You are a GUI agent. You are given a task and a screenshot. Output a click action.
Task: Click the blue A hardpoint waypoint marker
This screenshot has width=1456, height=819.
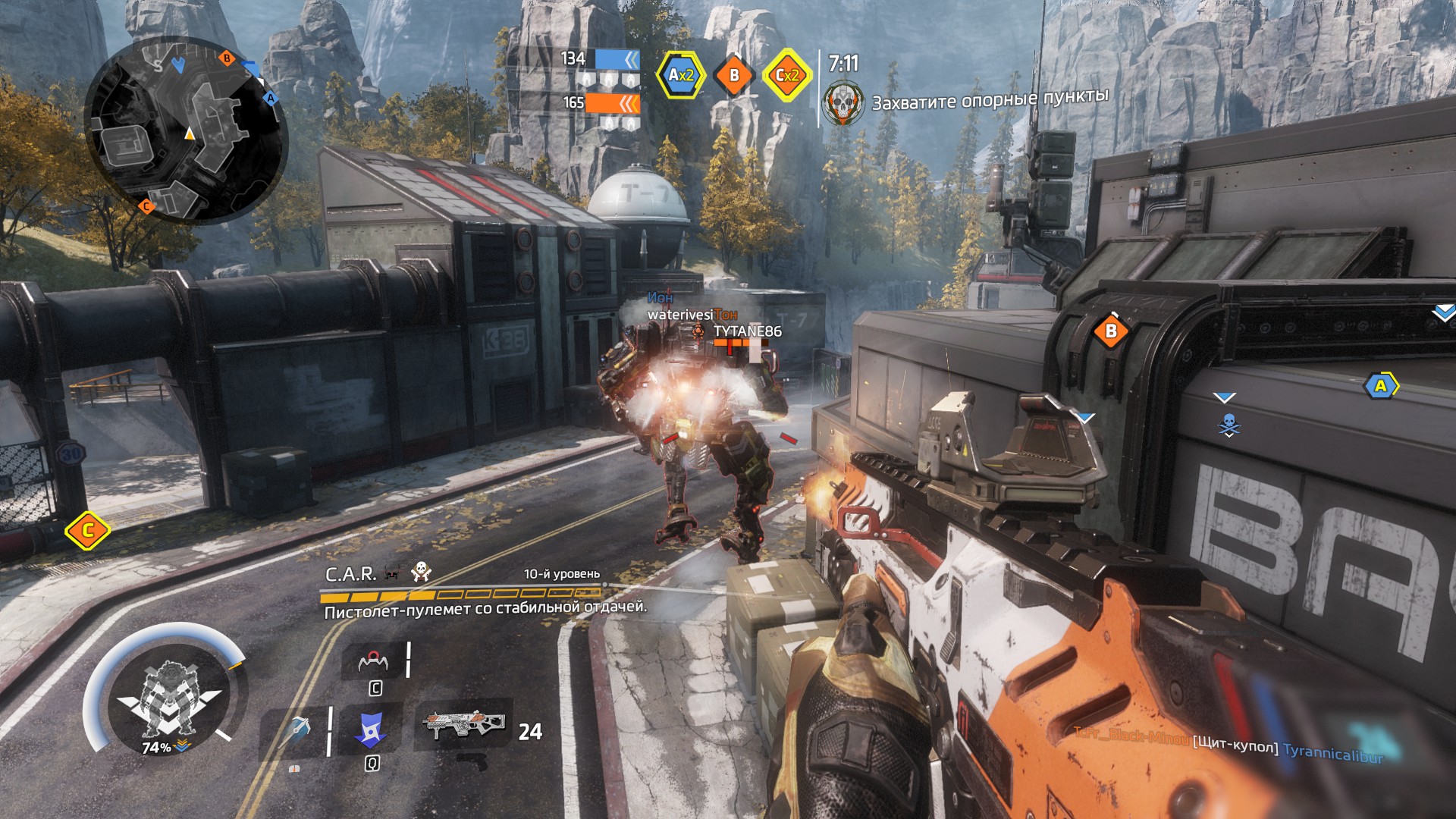tap(1380, 386)
